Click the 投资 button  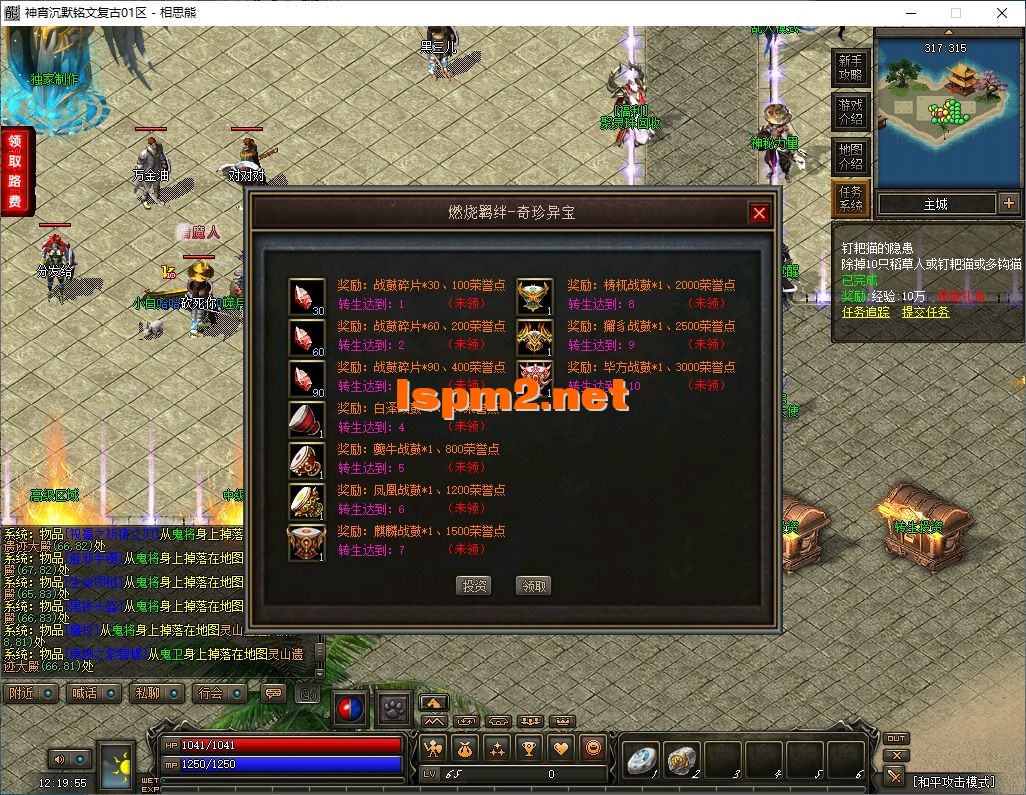click(474, 586)
